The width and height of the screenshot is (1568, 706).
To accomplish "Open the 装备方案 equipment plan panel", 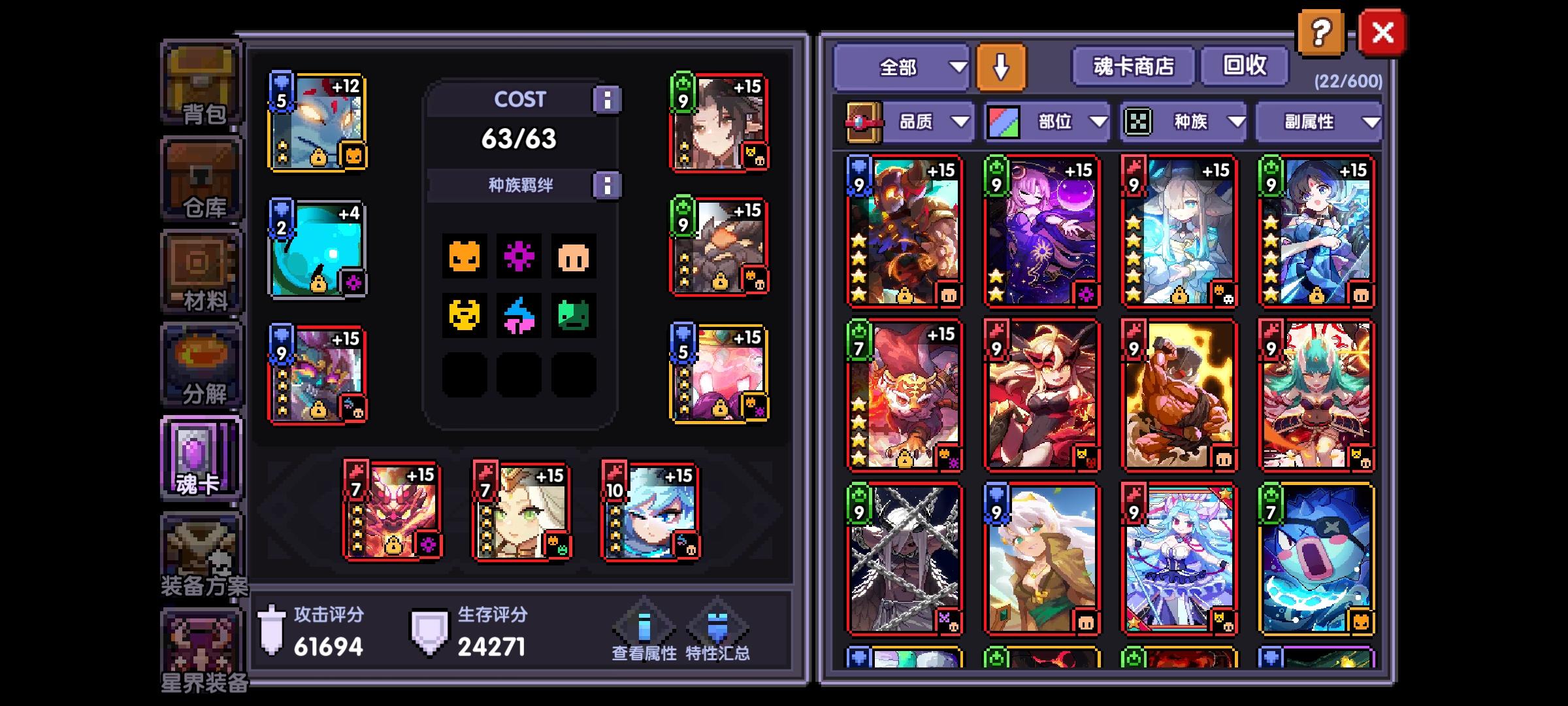I will pyautogui.click(x=201, y=551).
